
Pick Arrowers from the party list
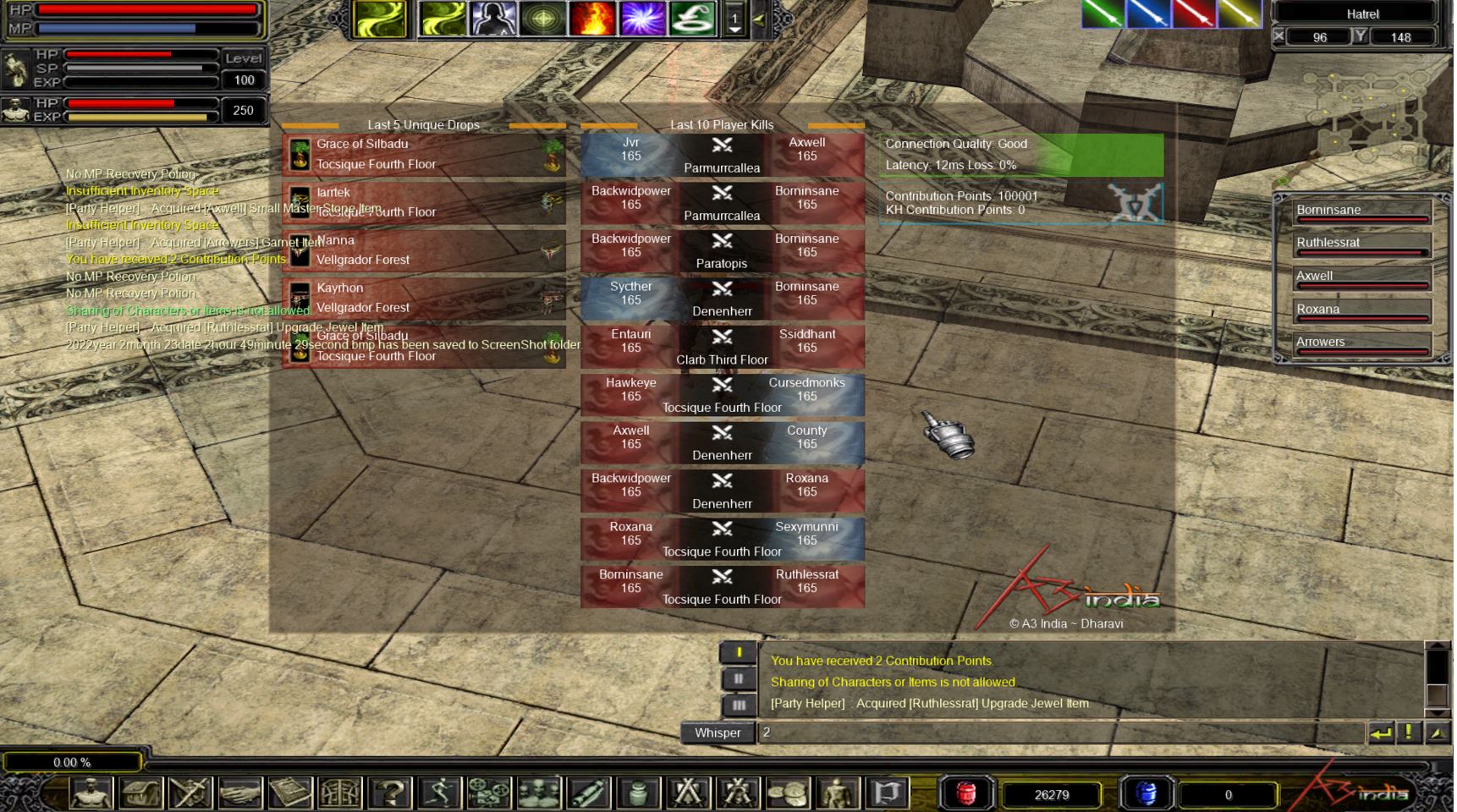pyautogui.click(x=1361, y=343)
